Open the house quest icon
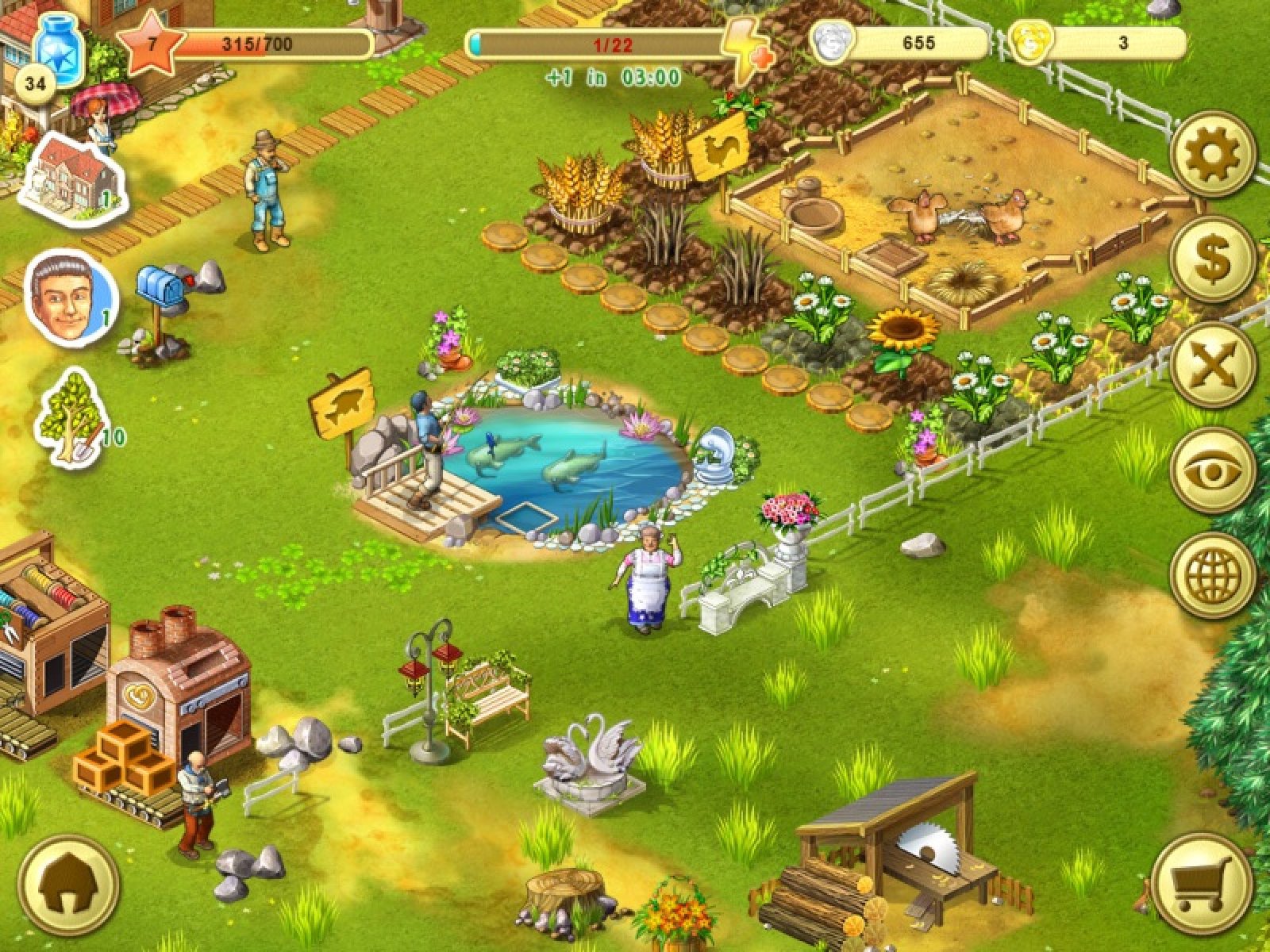 tap(72, 178)
